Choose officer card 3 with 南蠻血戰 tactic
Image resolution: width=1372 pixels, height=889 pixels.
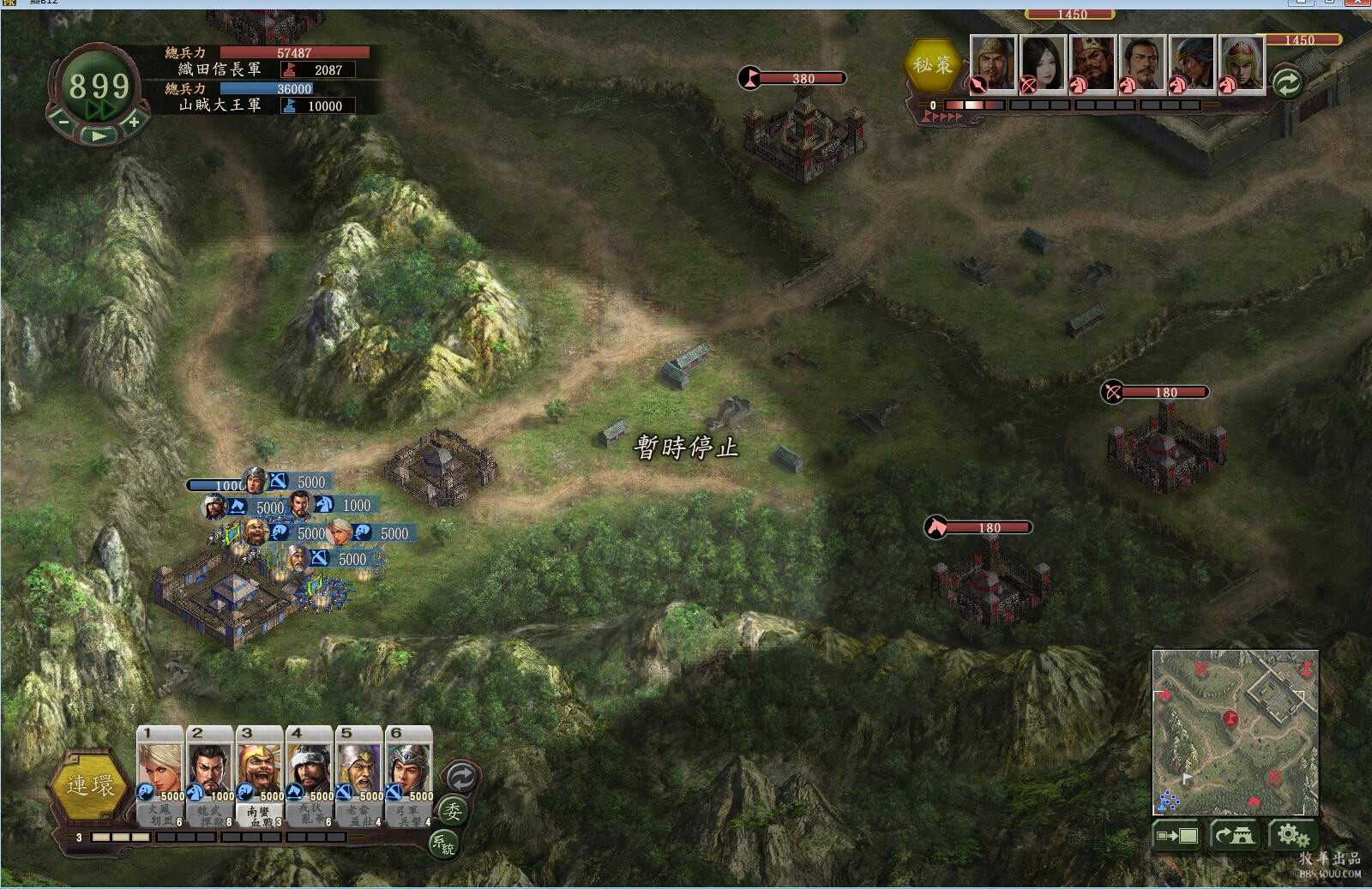(x=260, y=774)
